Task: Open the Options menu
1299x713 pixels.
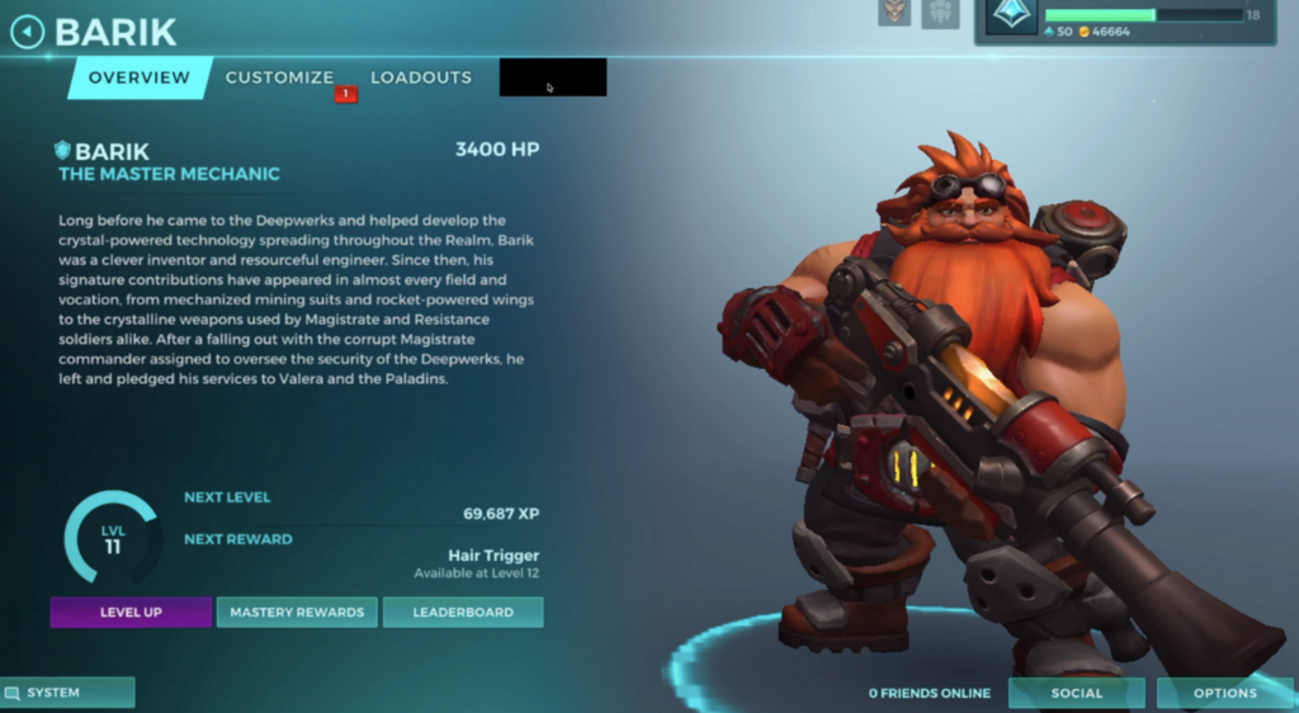Action: 1224,692
